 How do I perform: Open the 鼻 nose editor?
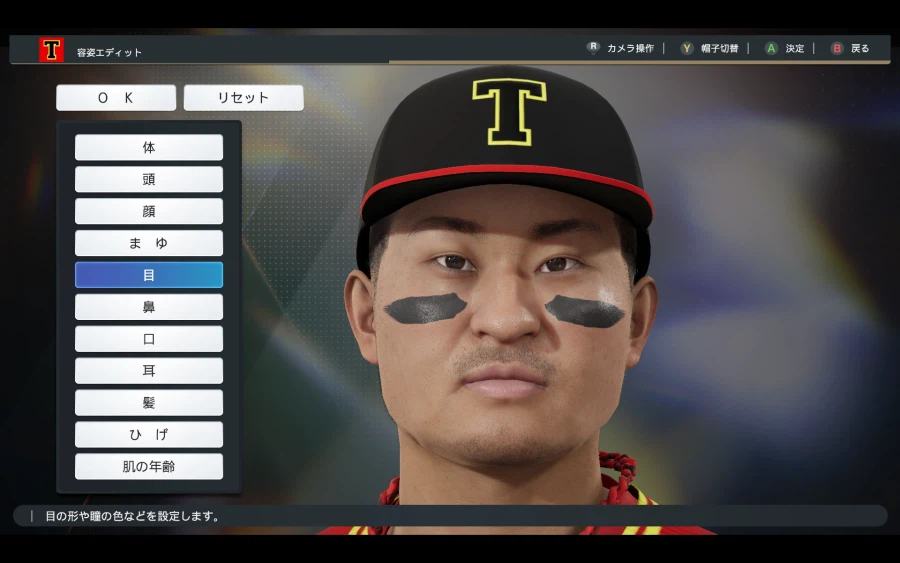pos(149,307)
